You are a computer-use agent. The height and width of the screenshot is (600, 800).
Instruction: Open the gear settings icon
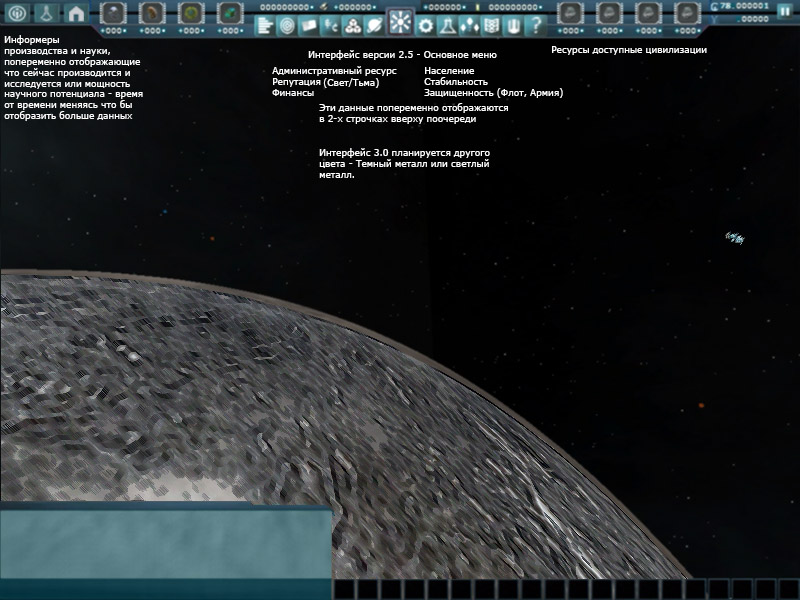(426, 24)
